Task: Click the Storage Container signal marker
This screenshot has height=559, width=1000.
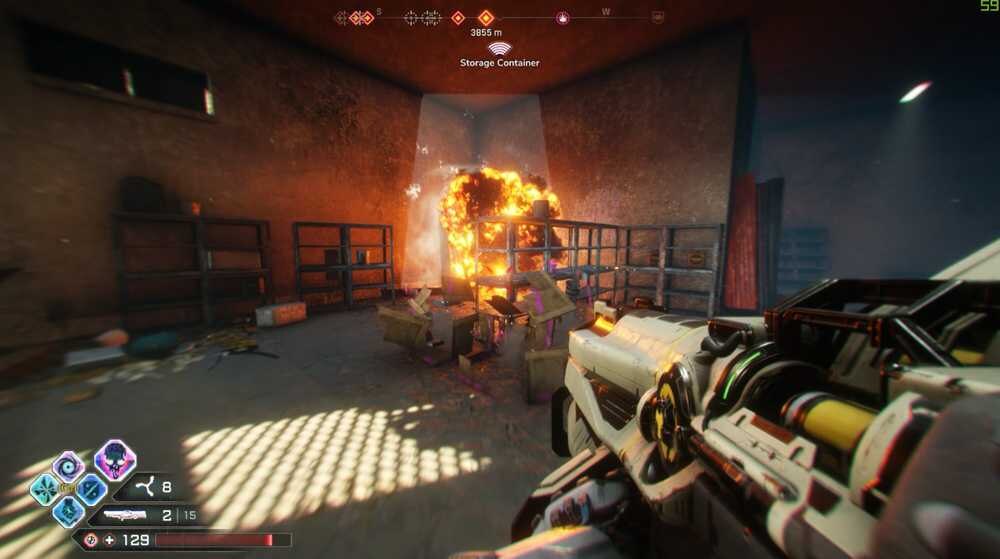Action: coord(499,48)
